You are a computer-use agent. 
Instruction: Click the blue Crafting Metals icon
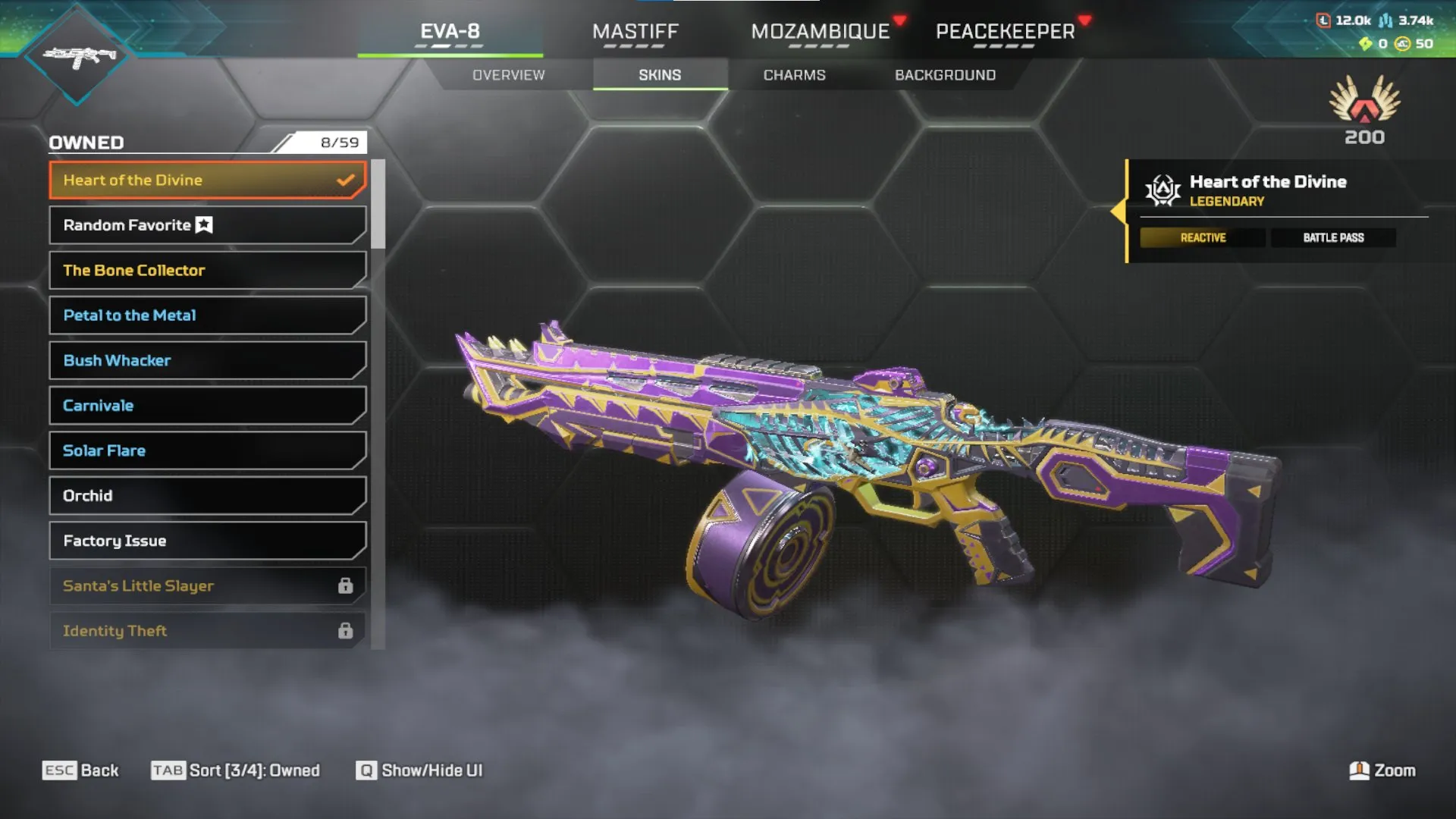point(1385,20)
